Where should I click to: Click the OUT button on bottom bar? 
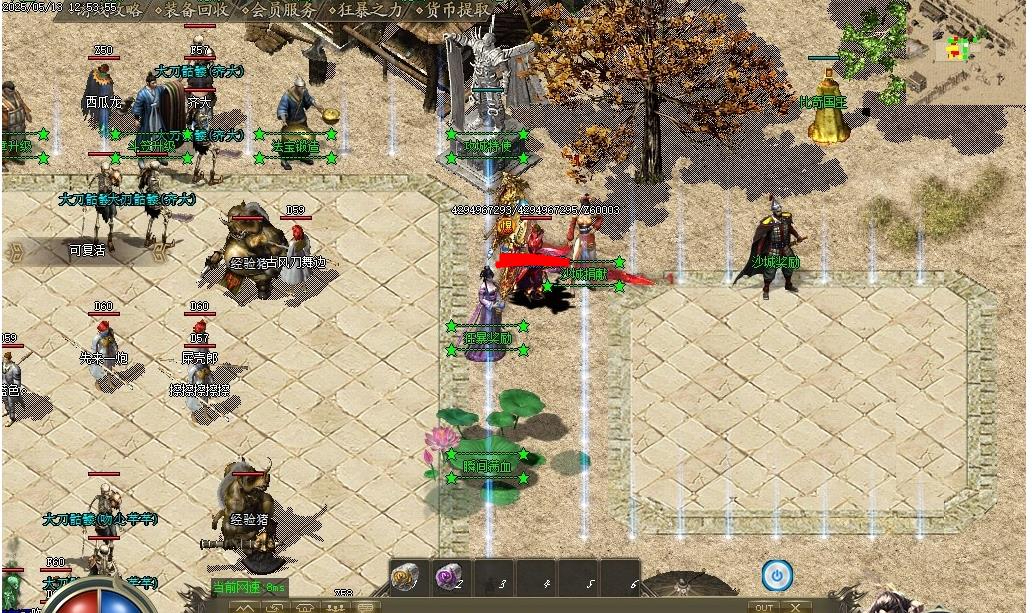pos(764,607)
